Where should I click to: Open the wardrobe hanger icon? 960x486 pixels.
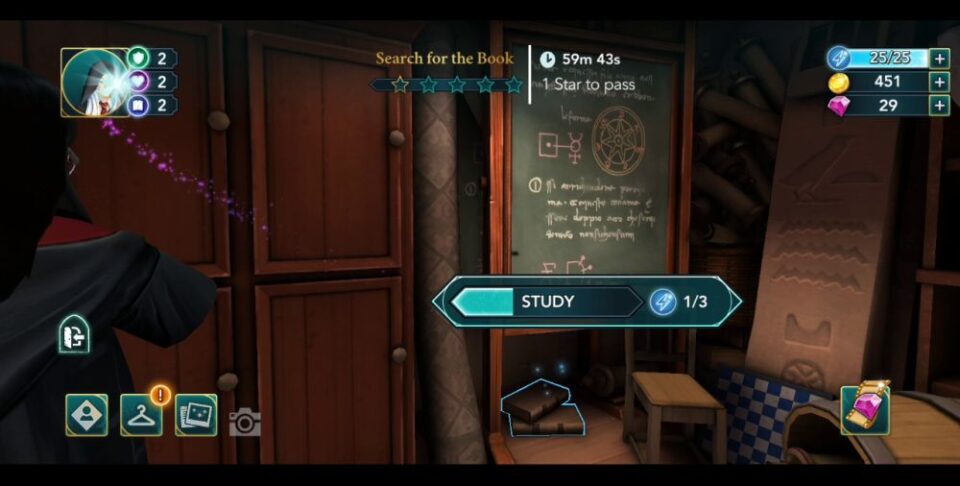coord(141,415)
